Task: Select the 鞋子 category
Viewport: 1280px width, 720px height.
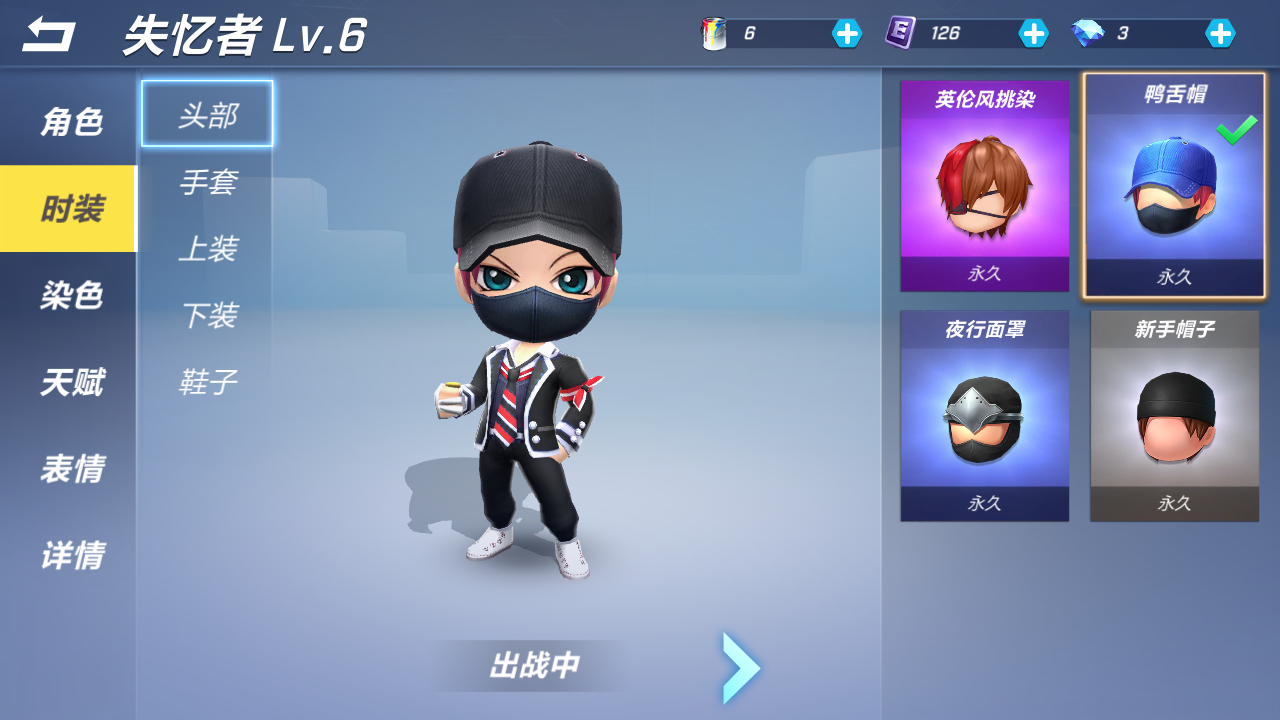Action: pyautogui.click(x=207, y=381)
